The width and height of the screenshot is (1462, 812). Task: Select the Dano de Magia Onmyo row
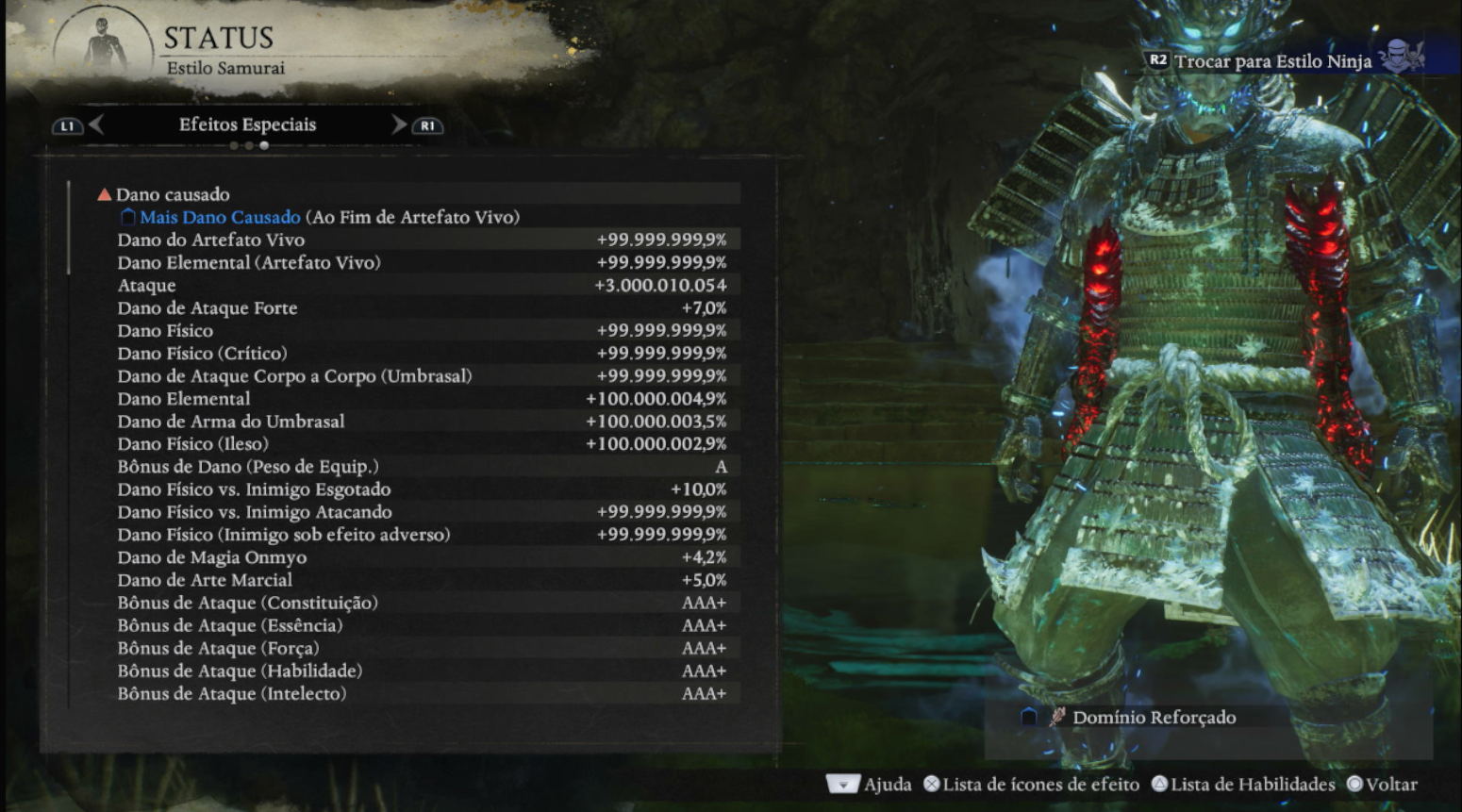420,557
